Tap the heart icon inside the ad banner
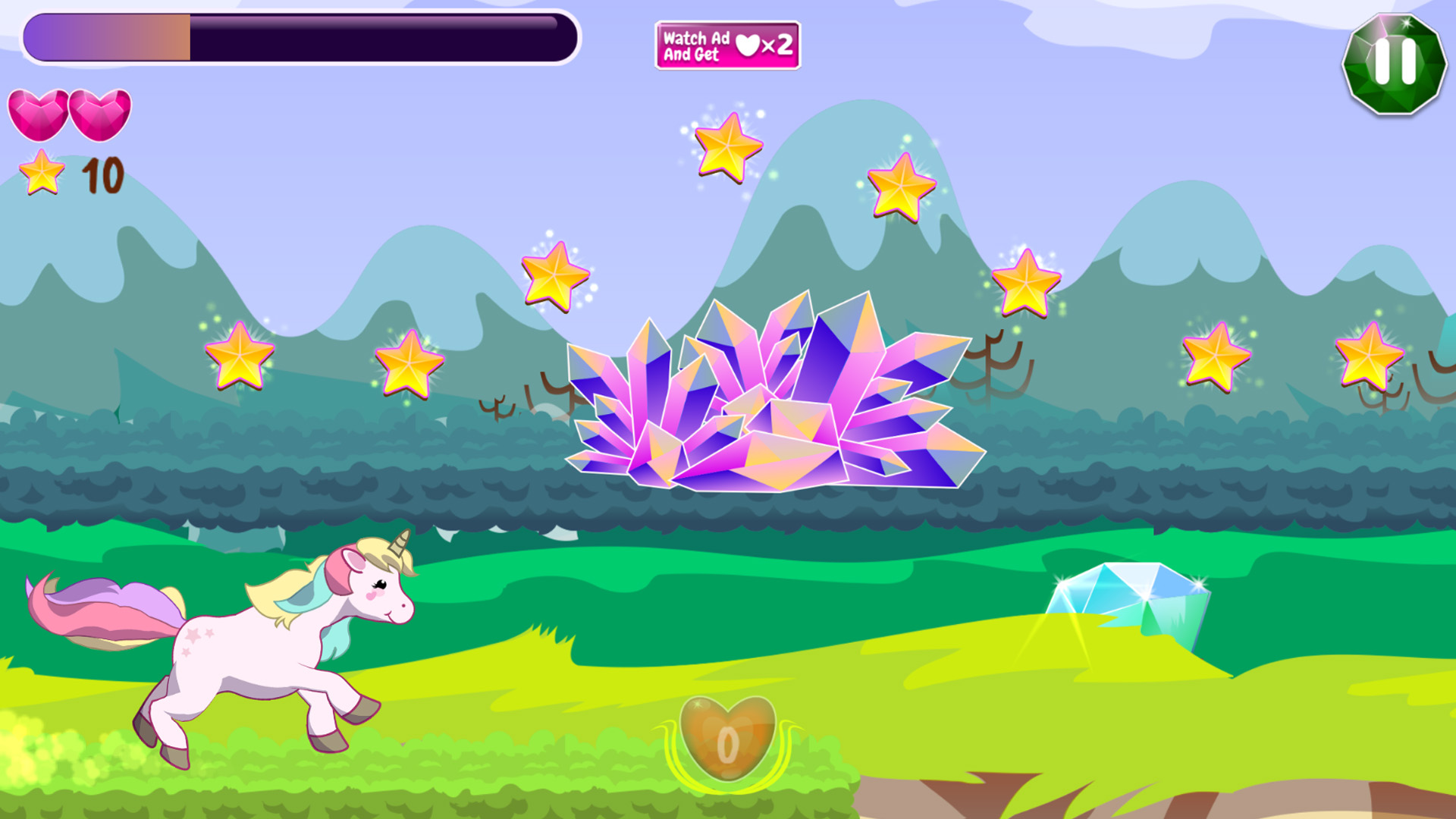 pyautogui.click(x=748, y=45)
